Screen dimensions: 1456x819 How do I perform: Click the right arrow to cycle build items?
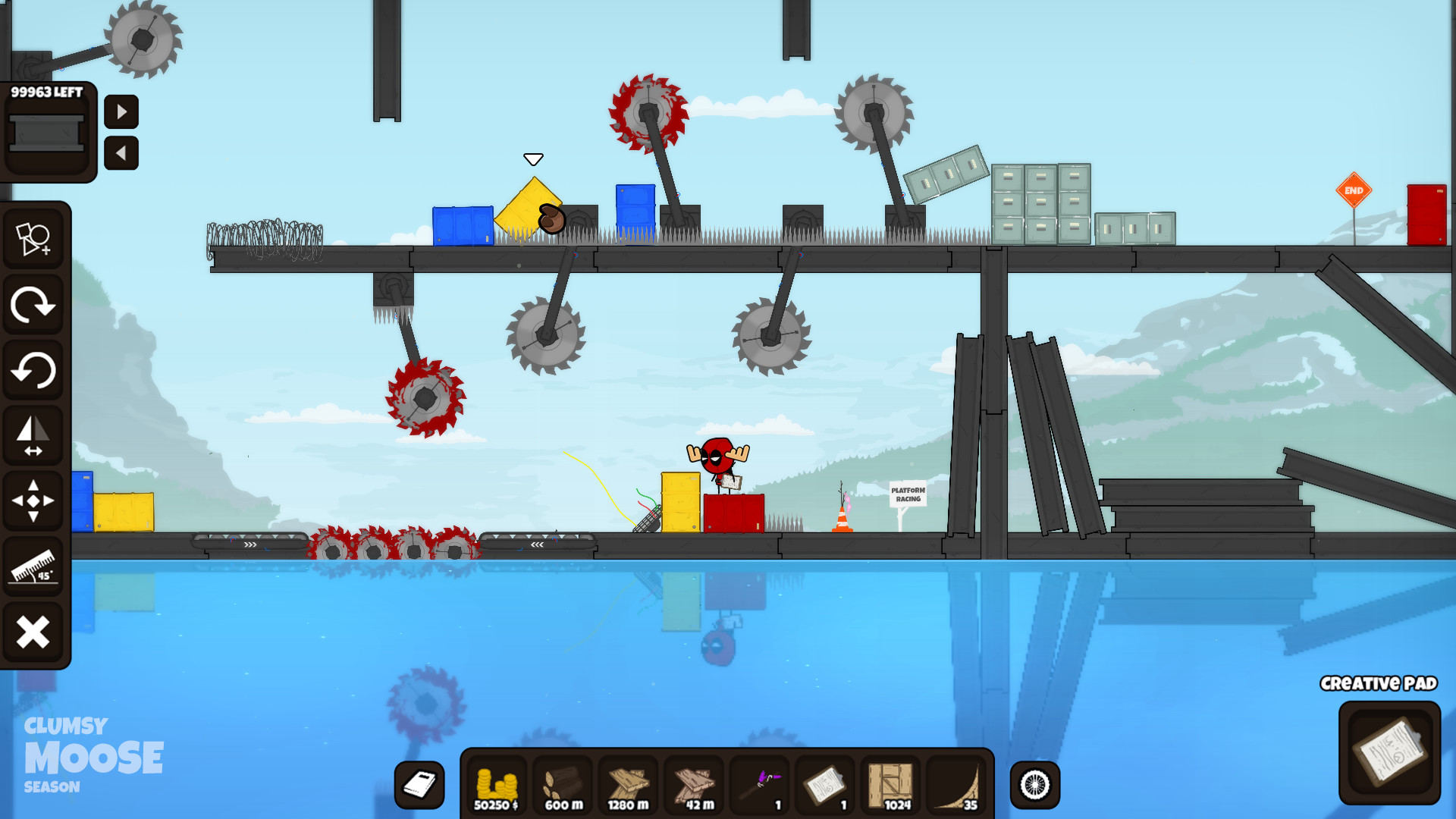(121, 112)
